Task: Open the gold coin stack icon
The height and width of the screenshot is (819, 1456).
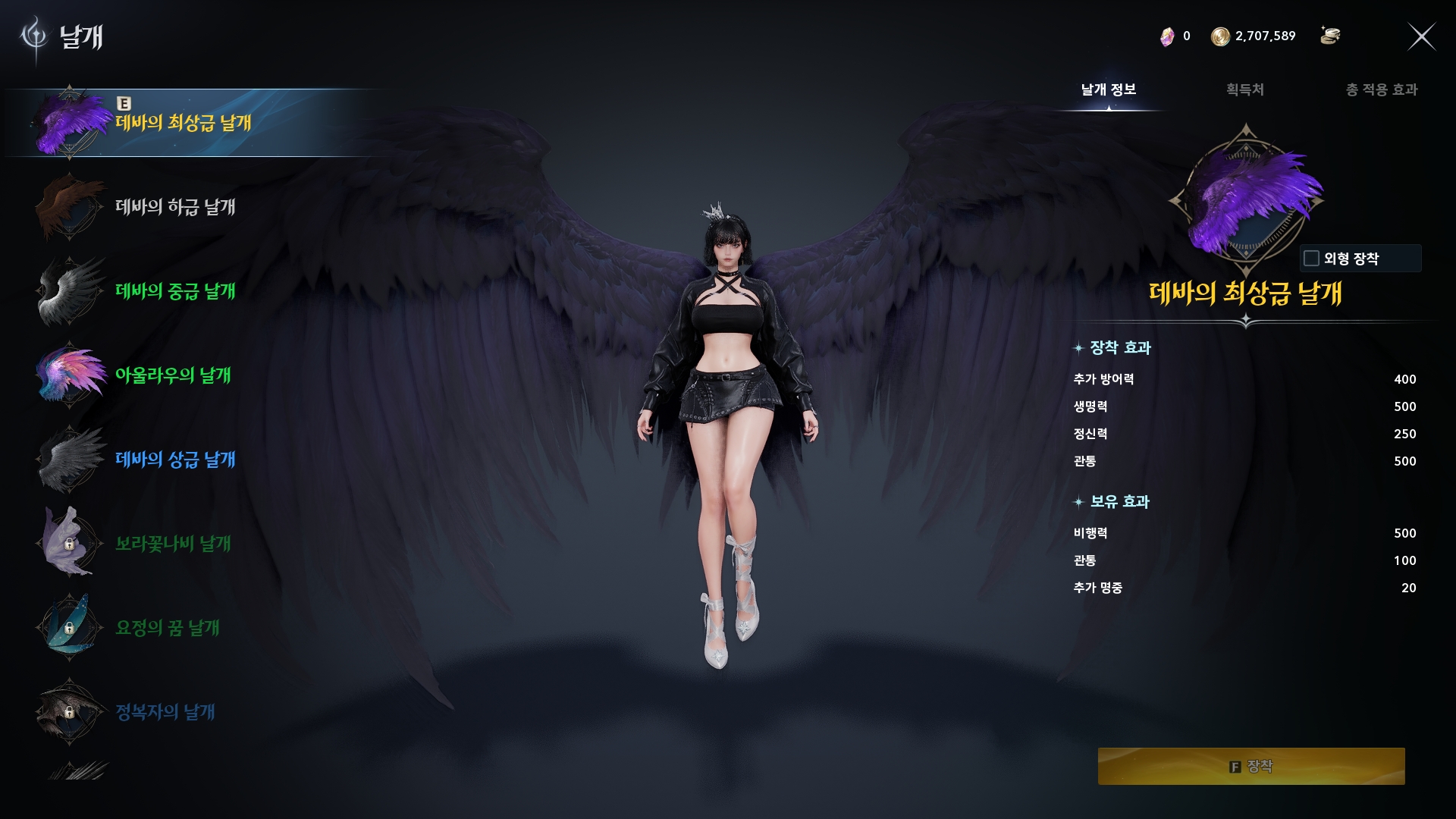Action: click(1330, 36)
